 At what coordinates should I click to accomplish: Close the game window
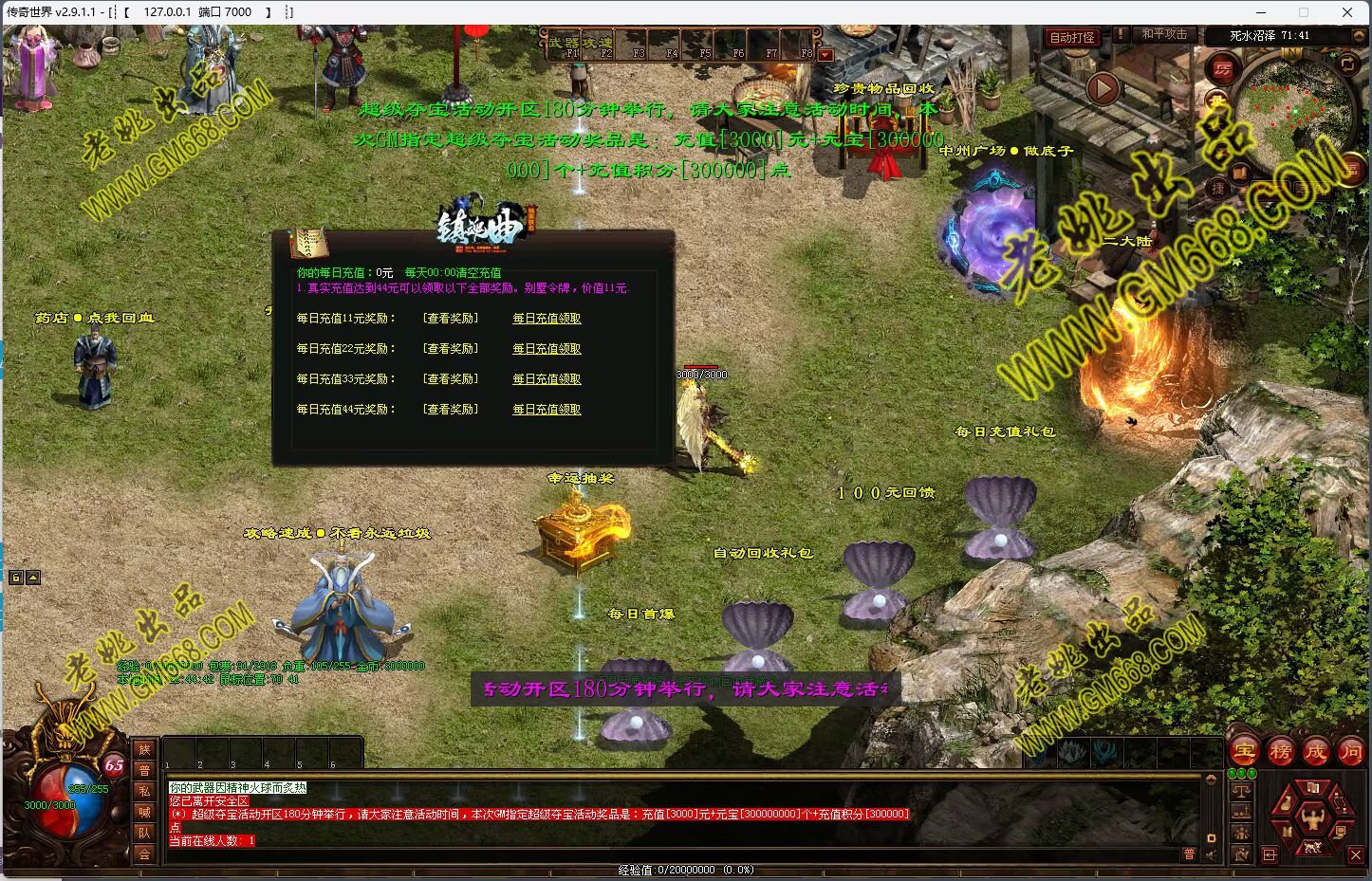click(1347, 12)
